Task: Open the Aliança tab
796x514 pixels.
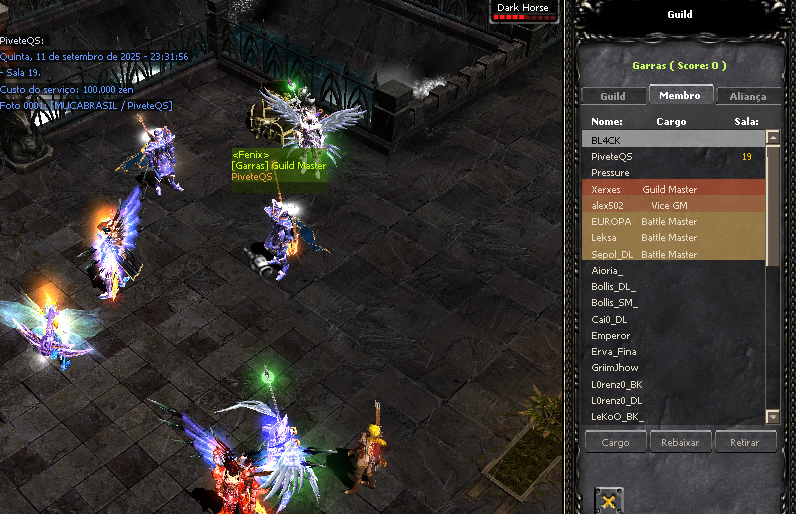Action: [x=748, y=96]
